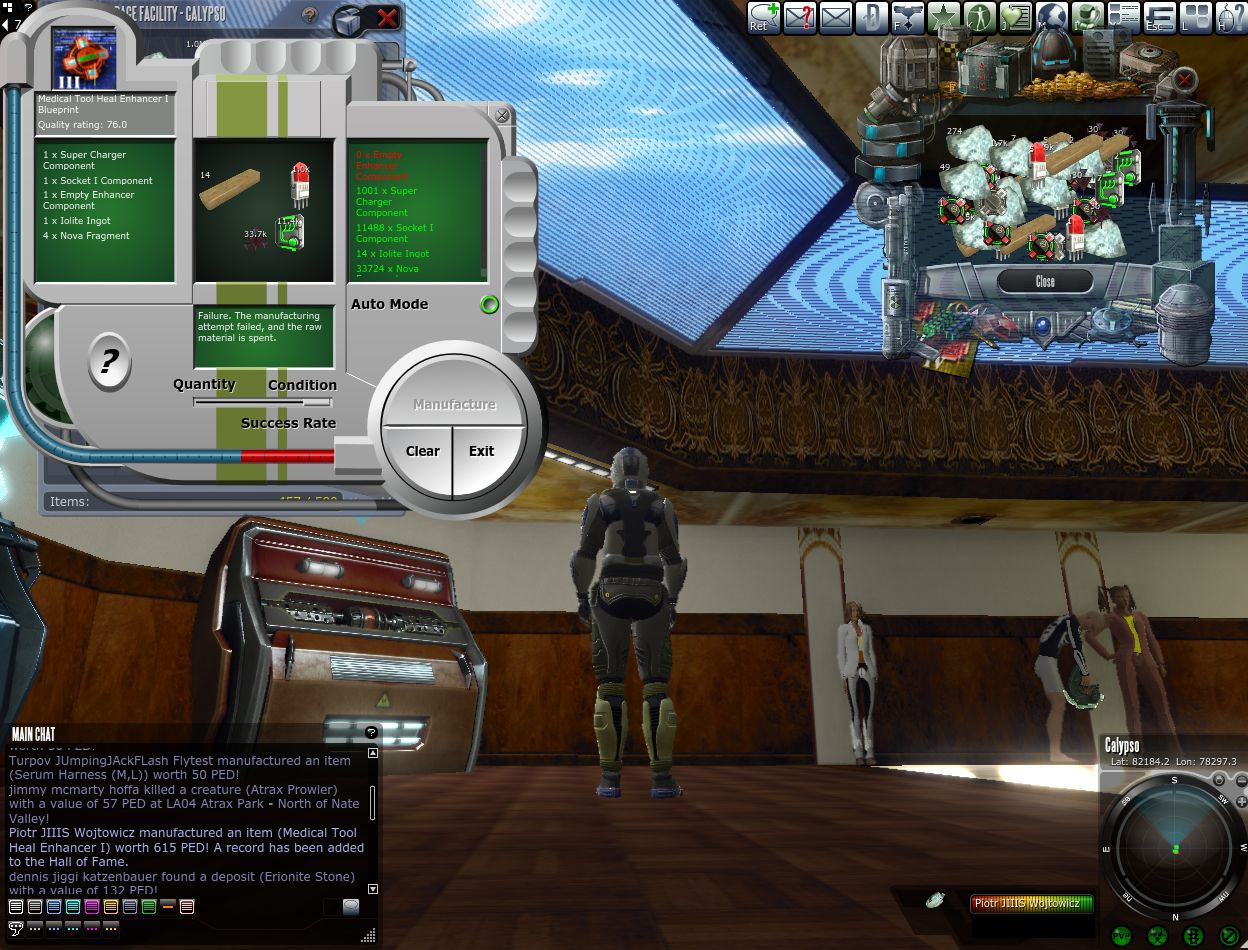This screenshot has width=1248, height=950.
Task: Select the Medical Tool Heal Enhancer blueprint icon
Action: click(84, 58)
